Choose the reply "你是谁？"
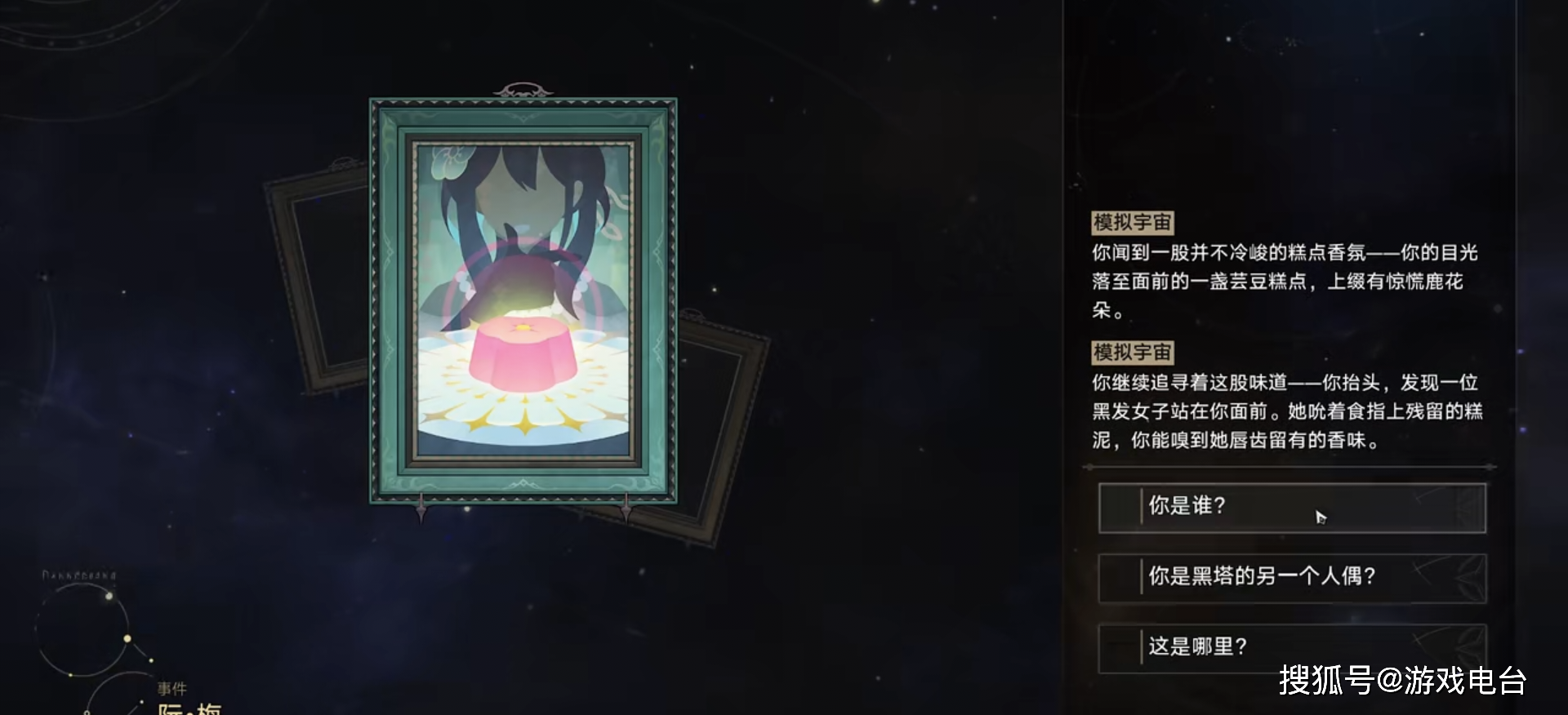This screenshot has width=1568, height=715. coord(1290,508)
